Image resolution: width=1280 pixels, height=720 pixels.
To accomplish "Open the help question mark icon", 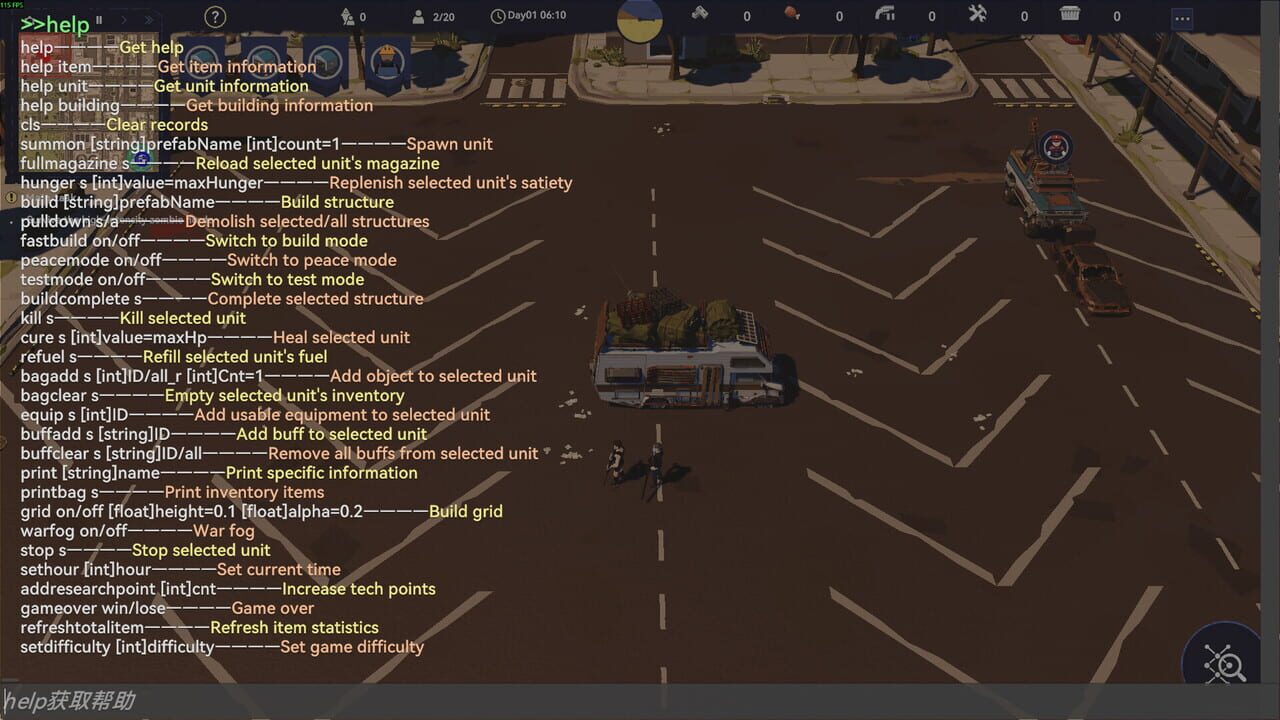I will pos(214,17).
